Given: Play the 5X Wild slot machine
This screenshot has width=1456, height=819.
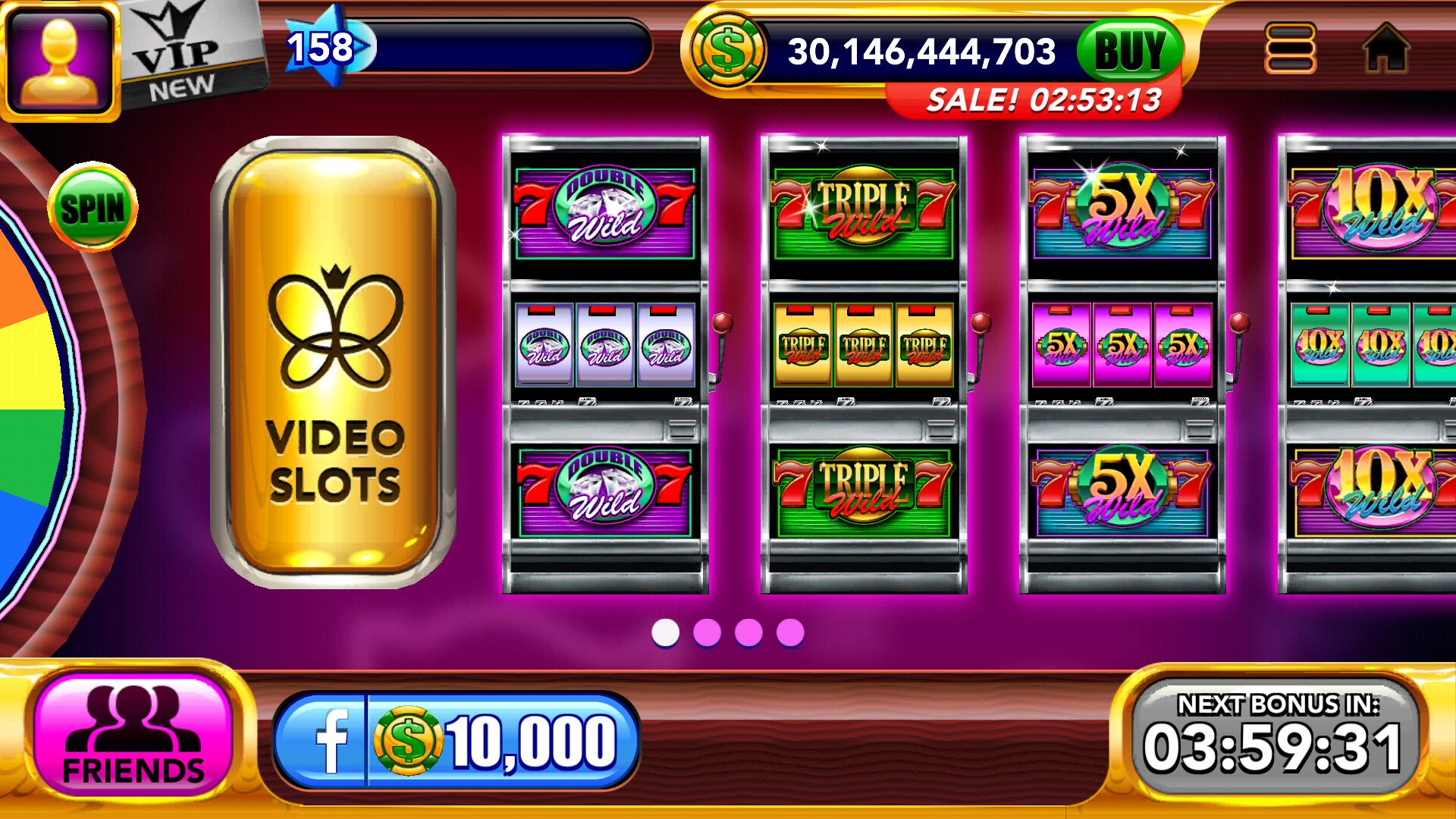Looking at the screenshot, I should (x=1122, y=364).
